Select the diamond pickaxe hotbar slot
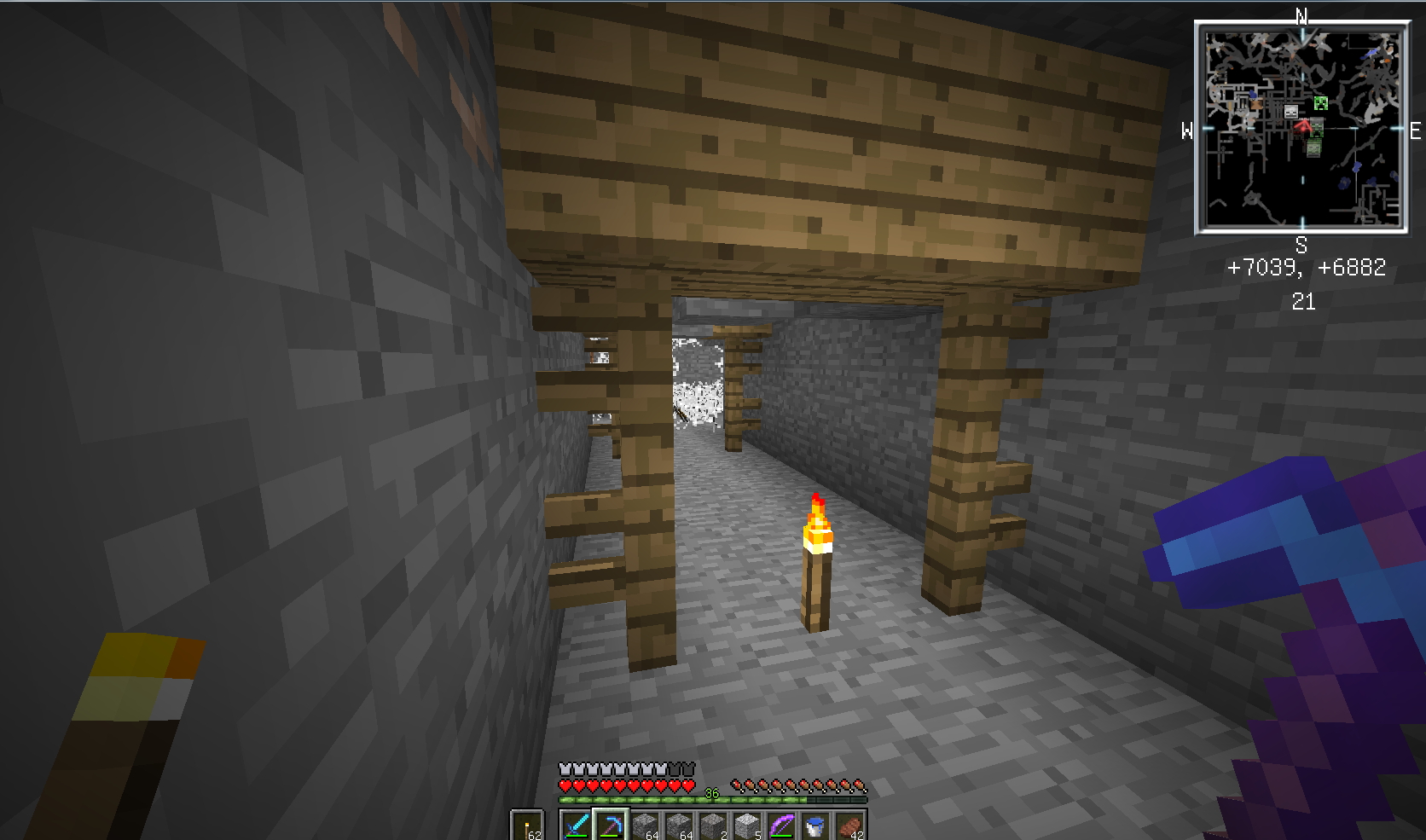 [x=611, y=826]
